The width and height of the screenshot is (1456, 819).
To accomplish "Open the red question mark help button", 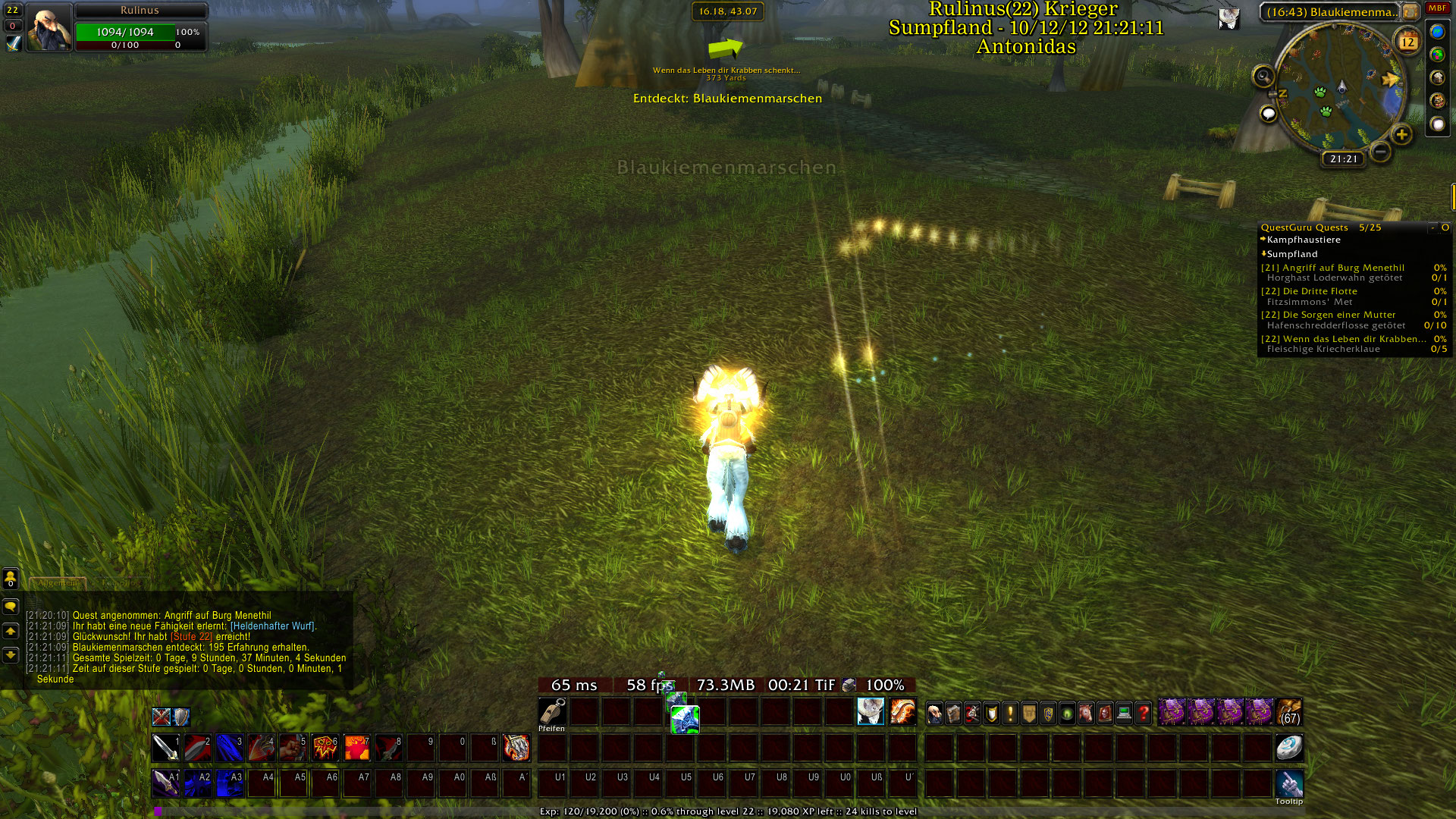I will click(1143, 713).
